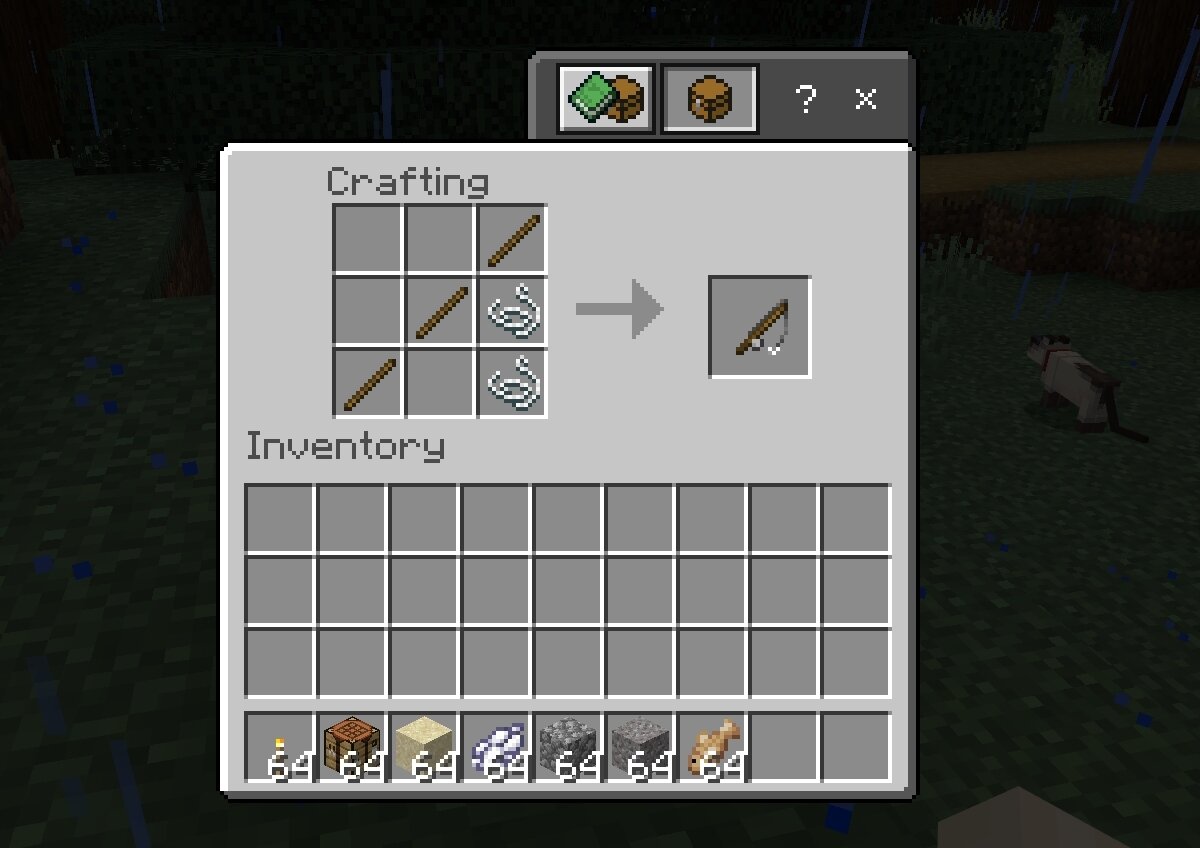Choose the sand block stack in the hotbar
Viewport: 1200px width, 848px height.
point(424,748)
